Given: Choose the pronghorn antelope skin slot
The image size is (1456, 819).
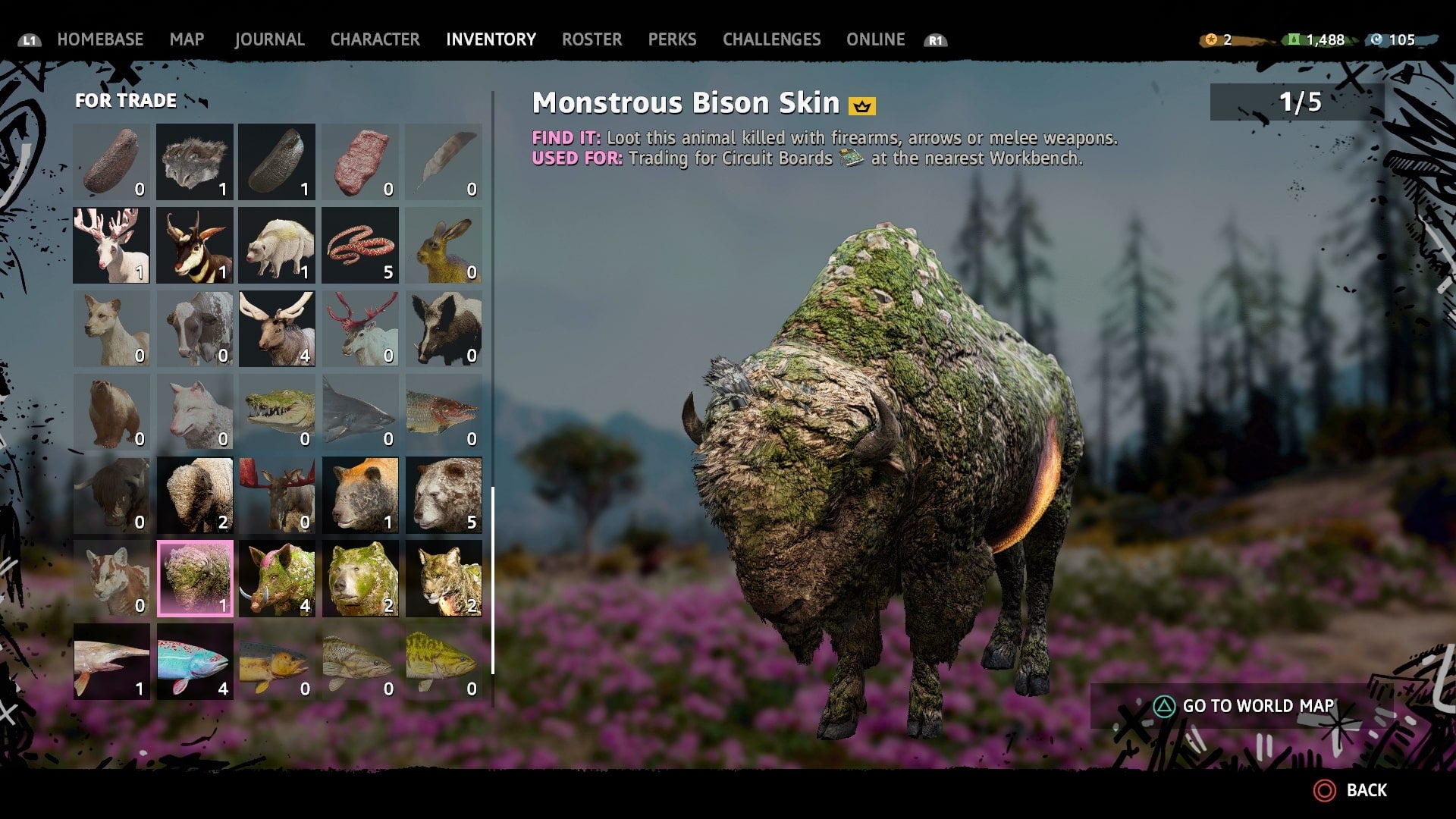Looking at the screenshot, I should click(195, 246).
